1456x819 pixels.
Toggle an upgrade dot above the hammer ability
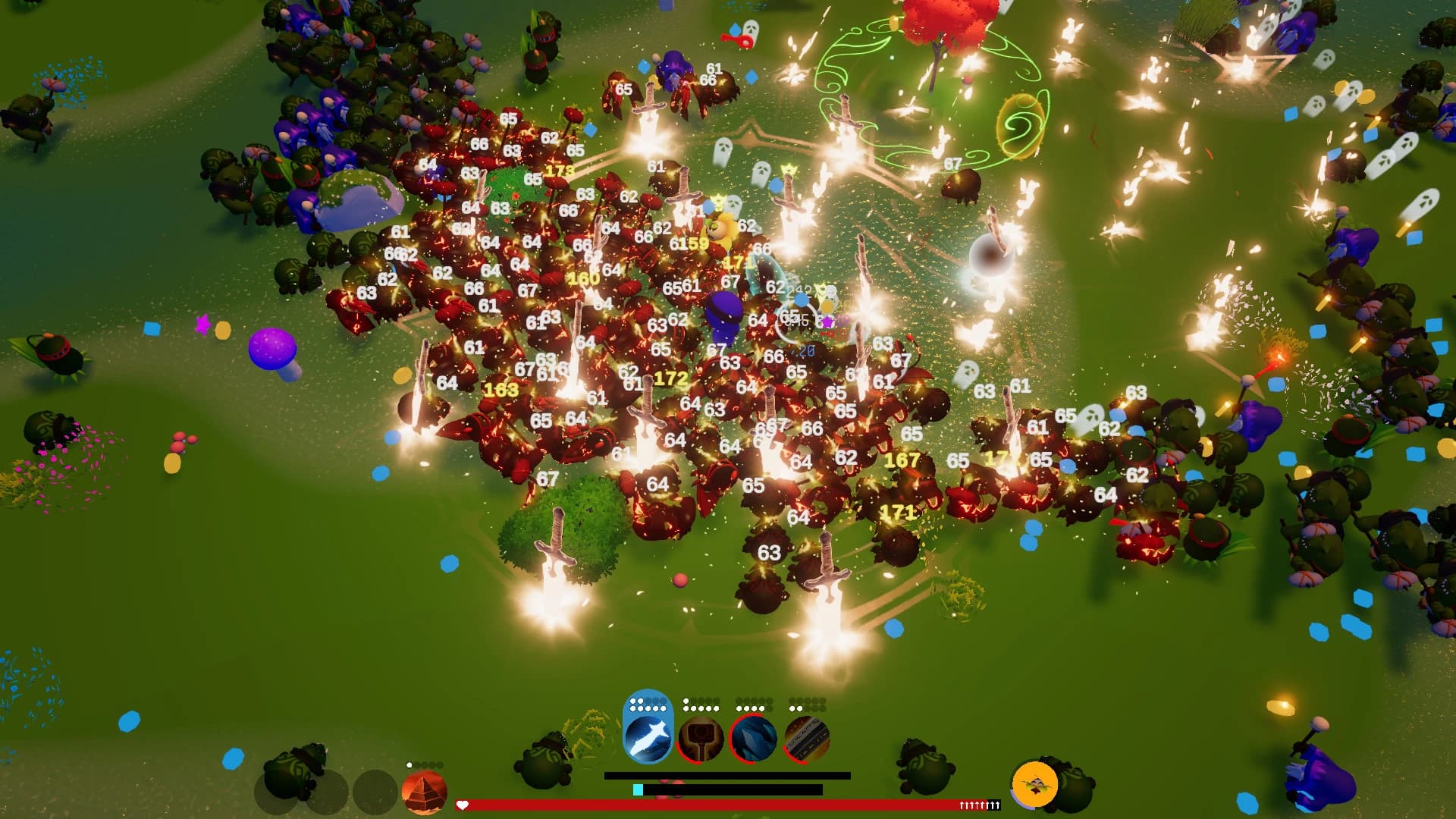tap(686, 700)
